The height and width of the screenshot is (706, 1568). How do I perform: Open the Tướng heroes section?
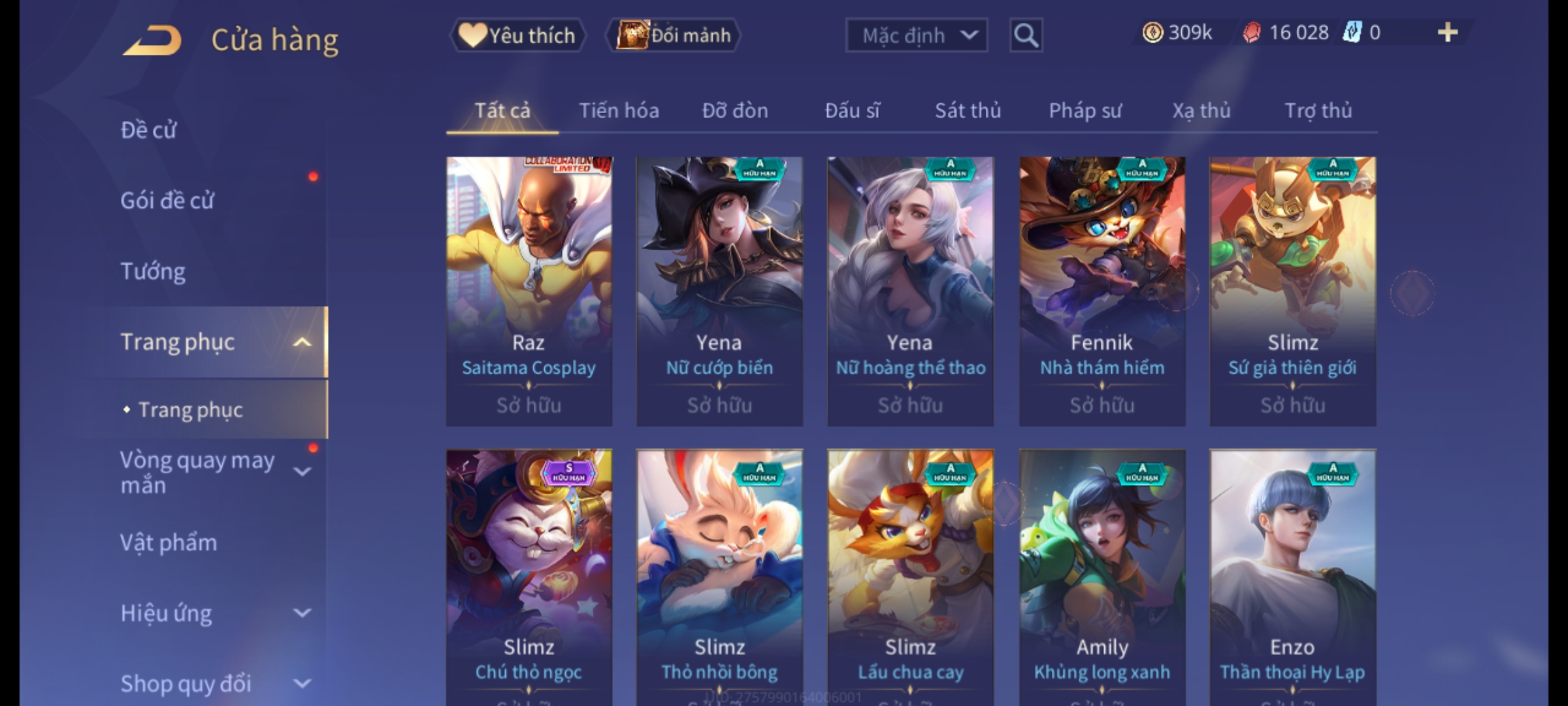153,271
